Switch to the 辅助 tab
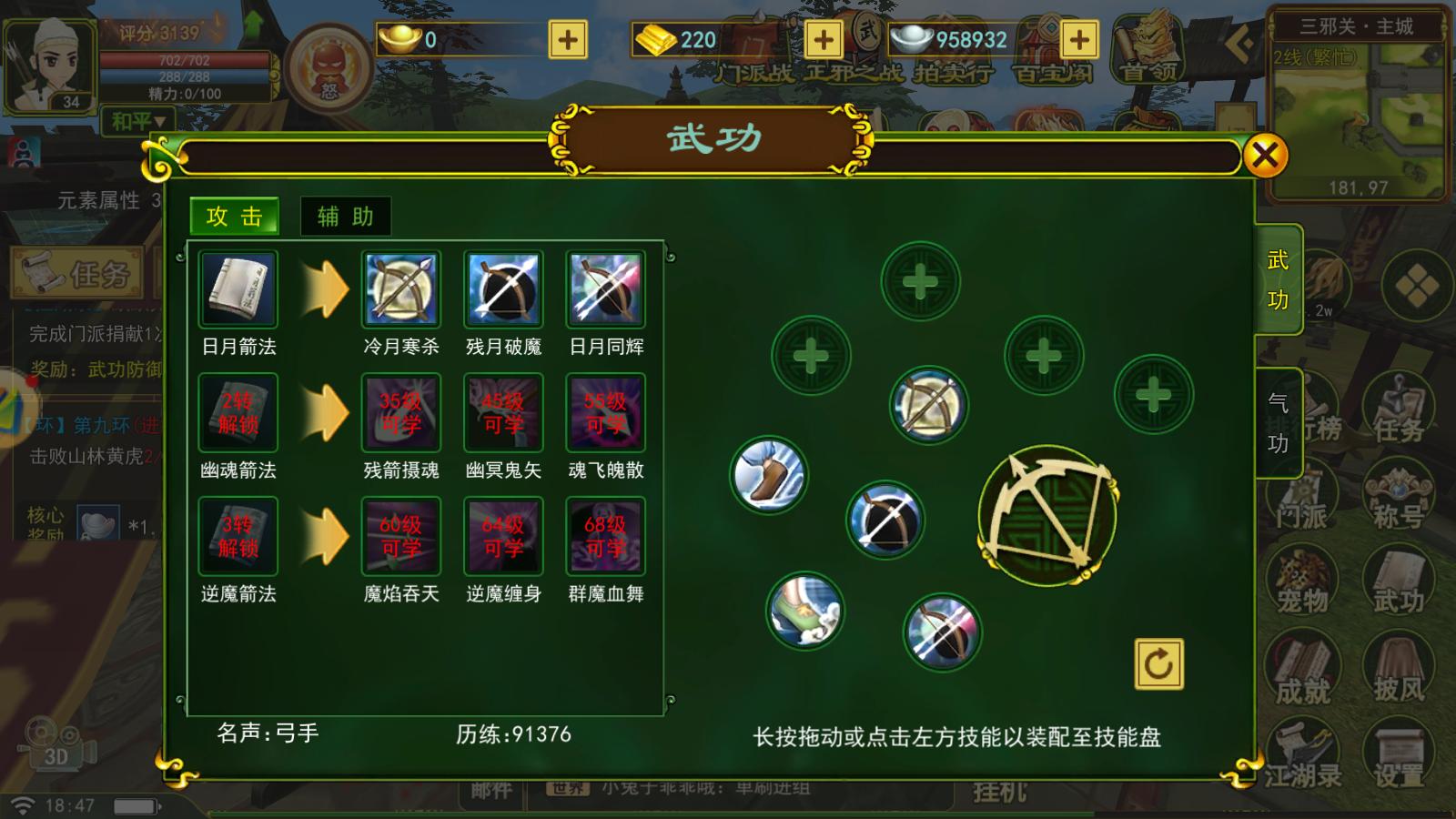1456x819 pixels. pyautogui.click(x=346, y=217)
